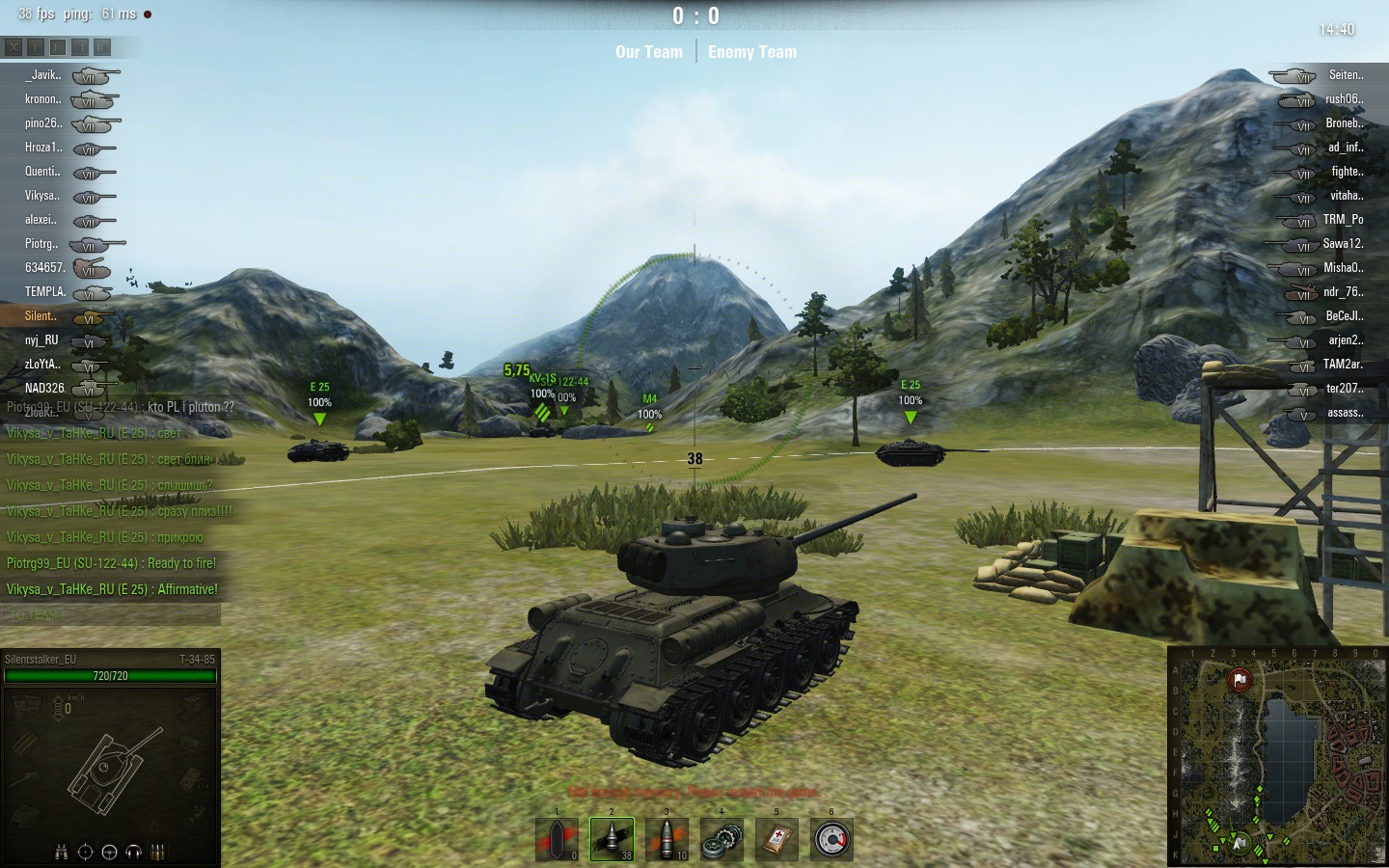Click the steering wheel driver crew icon
Screen dimensions: 1389x868
click(109, 852)
